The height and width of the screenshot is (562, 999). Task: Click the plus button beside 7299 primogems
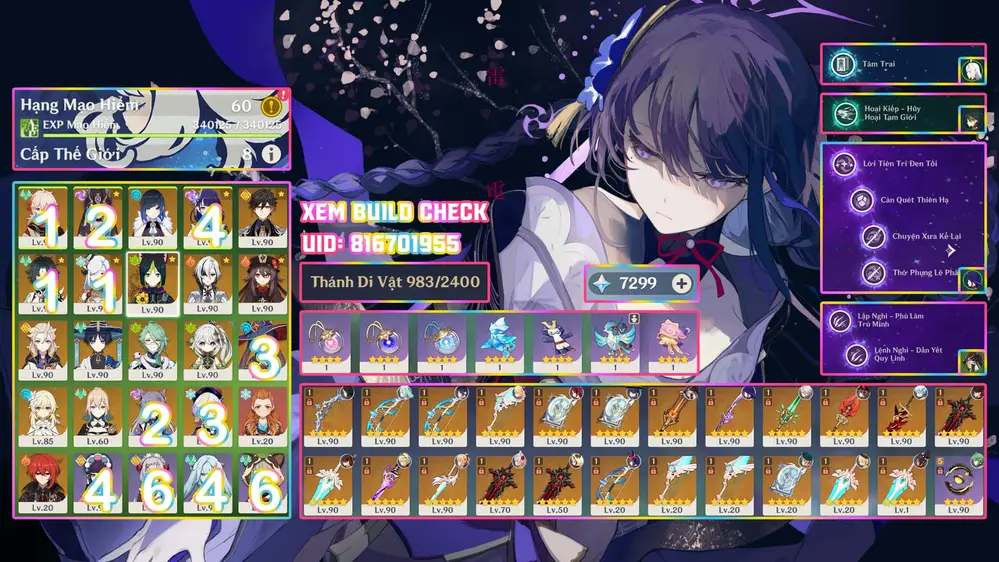(x=682, y=283)
